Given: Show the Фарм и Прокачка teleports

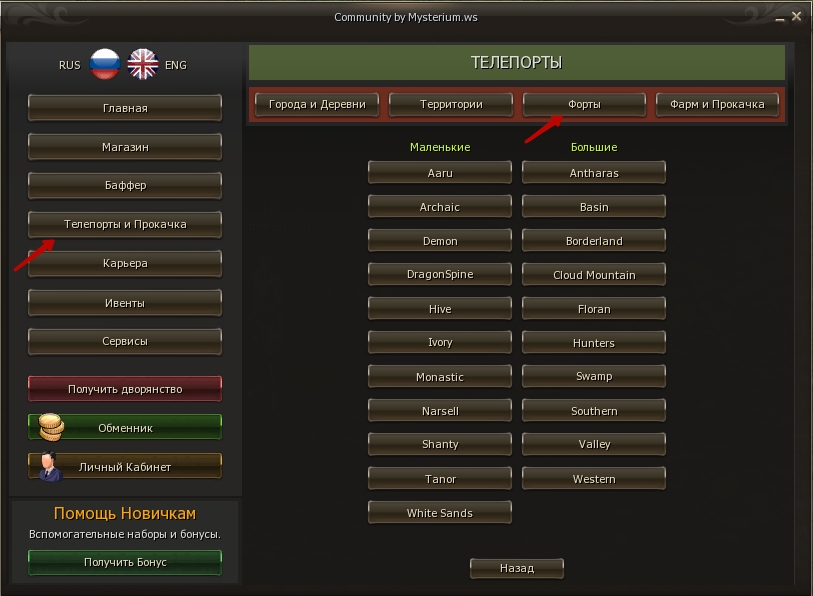Looking at the screenshot, I should (x=717, y=104).
